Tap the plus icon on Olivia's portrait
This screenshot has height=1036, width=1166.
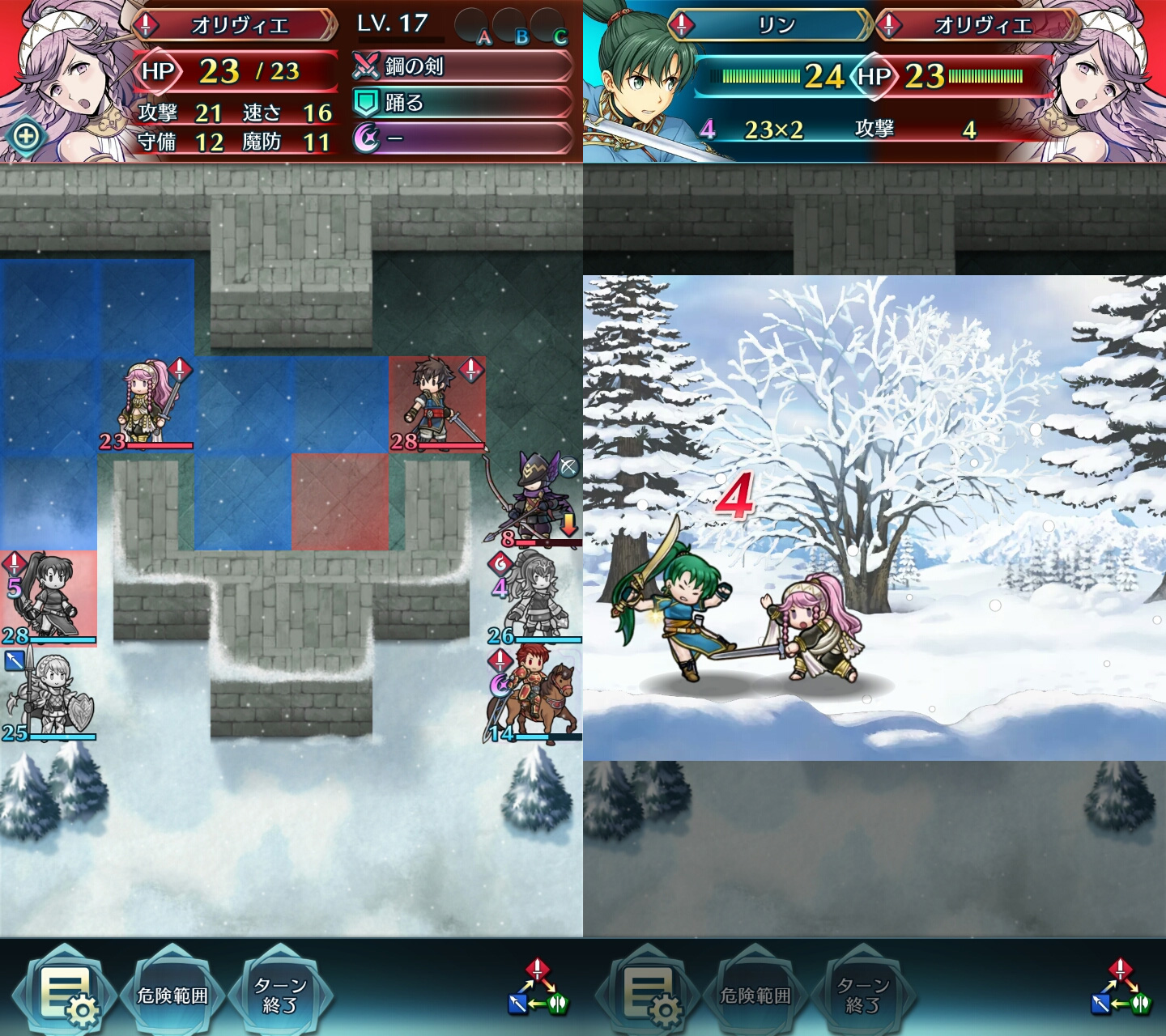click(x=26, y=136)
